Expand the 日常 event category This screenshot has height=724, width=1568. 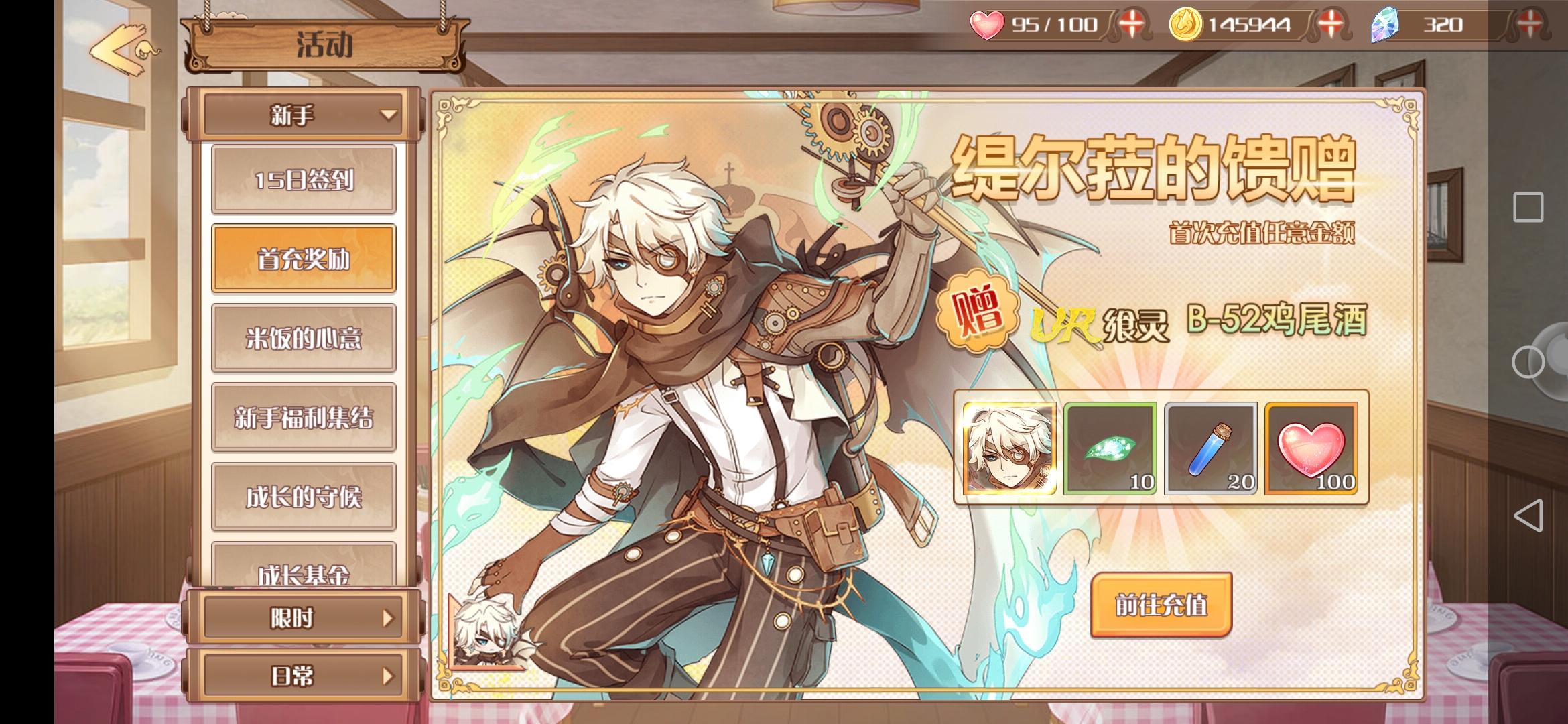click(x=303, y=677)
